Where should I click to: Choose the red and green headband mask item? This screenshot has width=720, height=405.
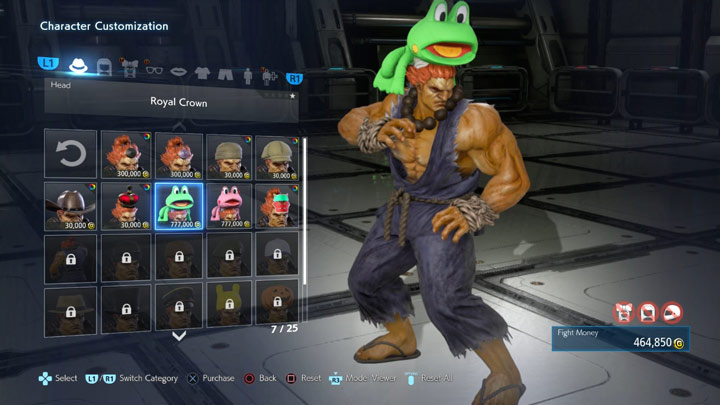[x=280, y=206]
